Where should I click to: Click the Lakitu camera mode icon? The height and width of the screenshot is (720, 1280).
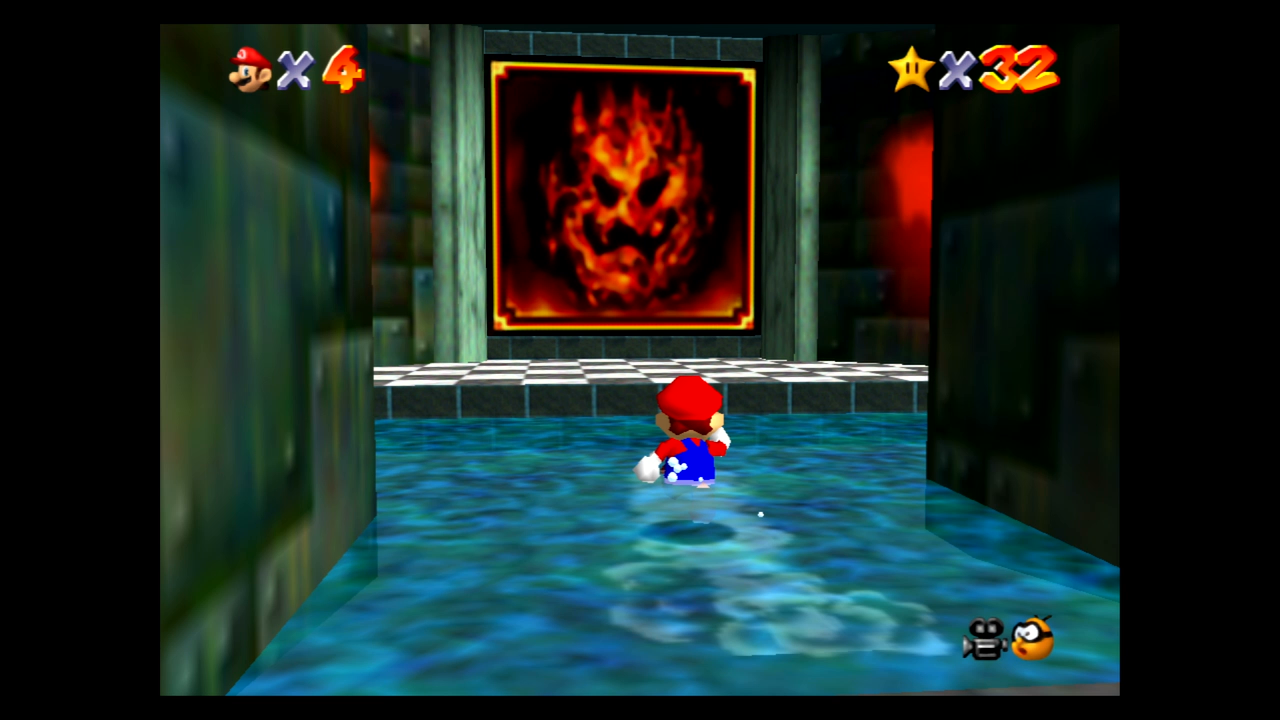tap(1033, 638)
